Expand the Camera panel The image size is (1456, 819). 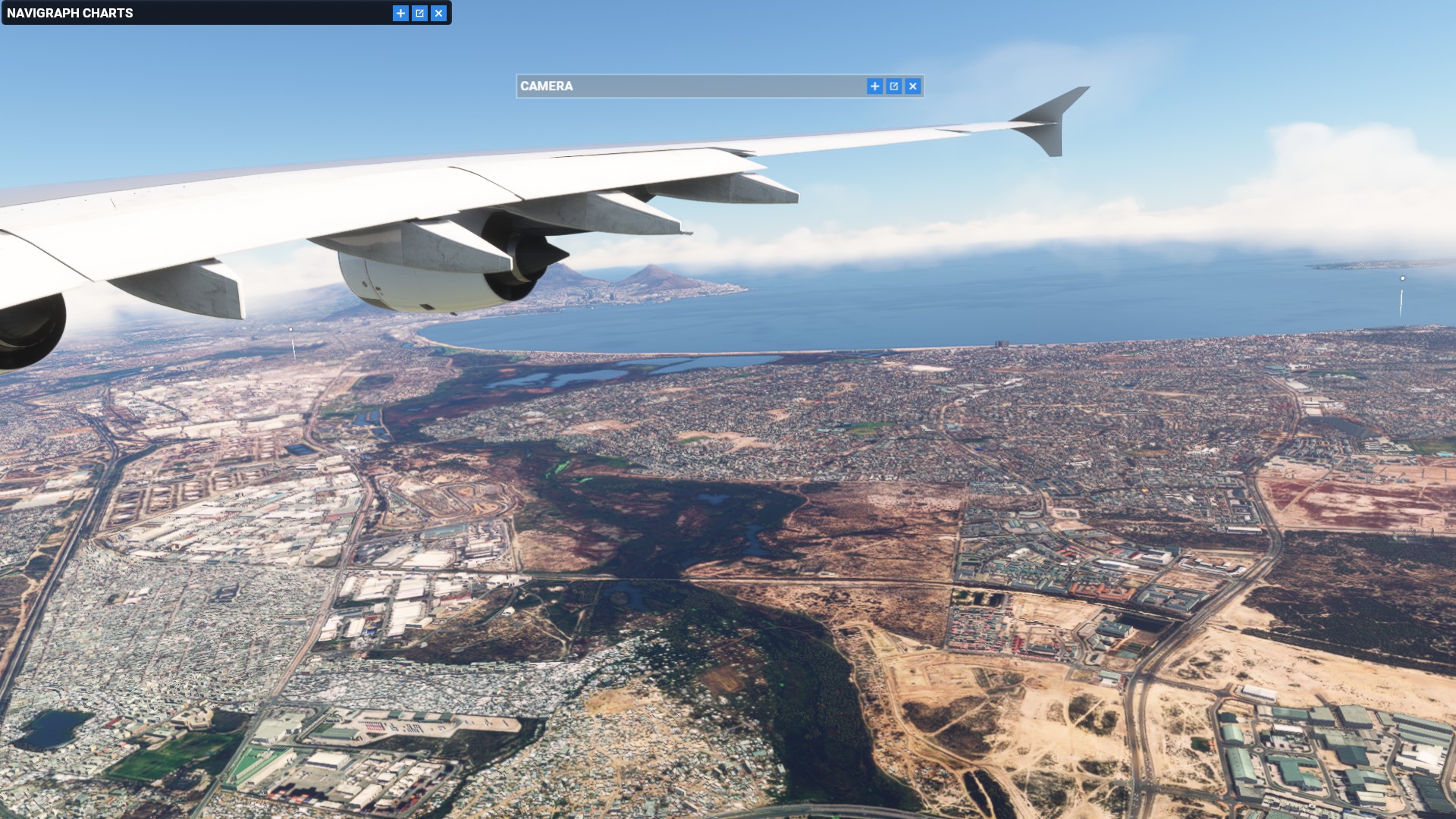tap(874, 86)
